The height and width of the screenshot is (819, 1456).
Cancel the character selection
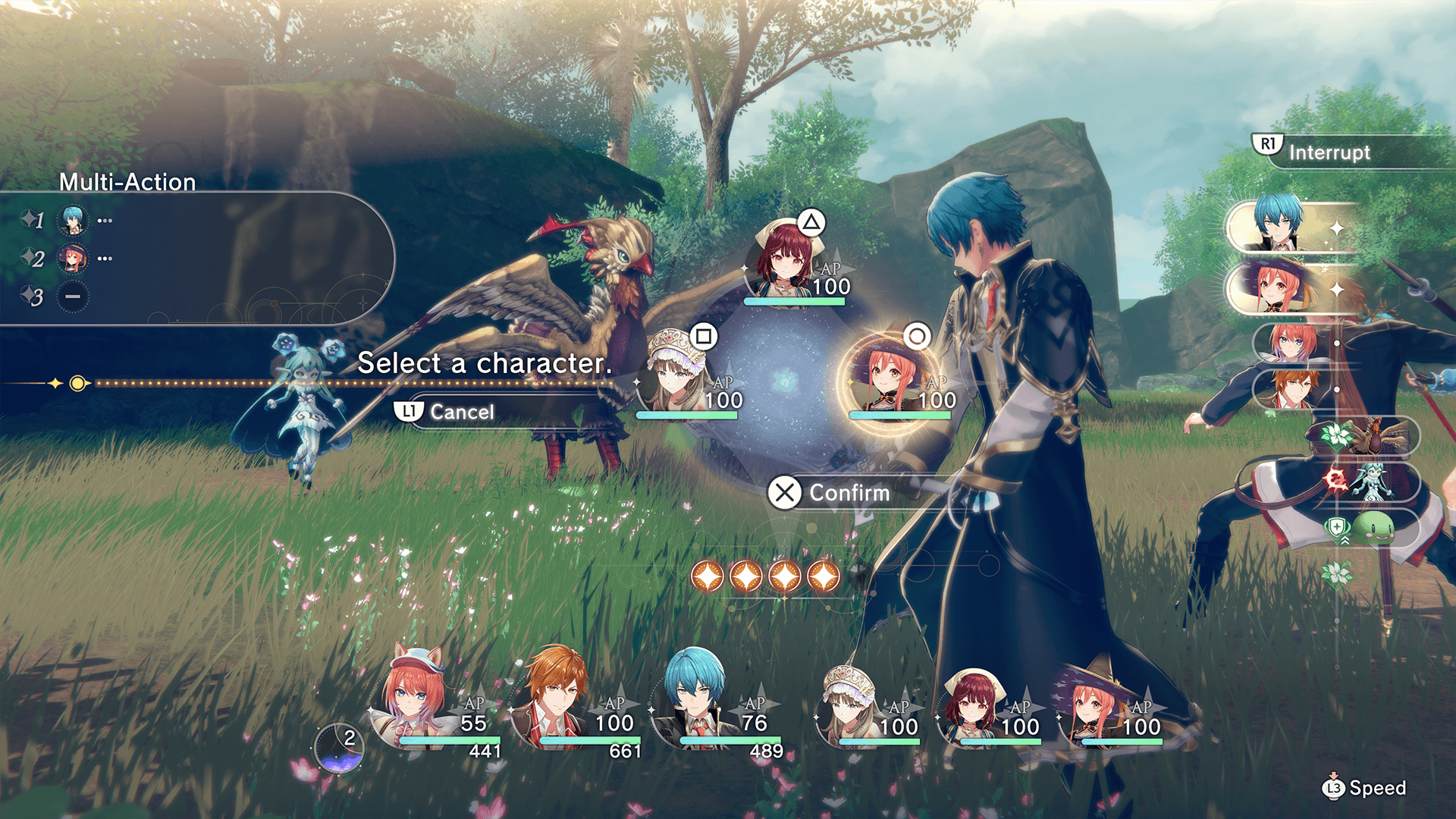point(446,412)
